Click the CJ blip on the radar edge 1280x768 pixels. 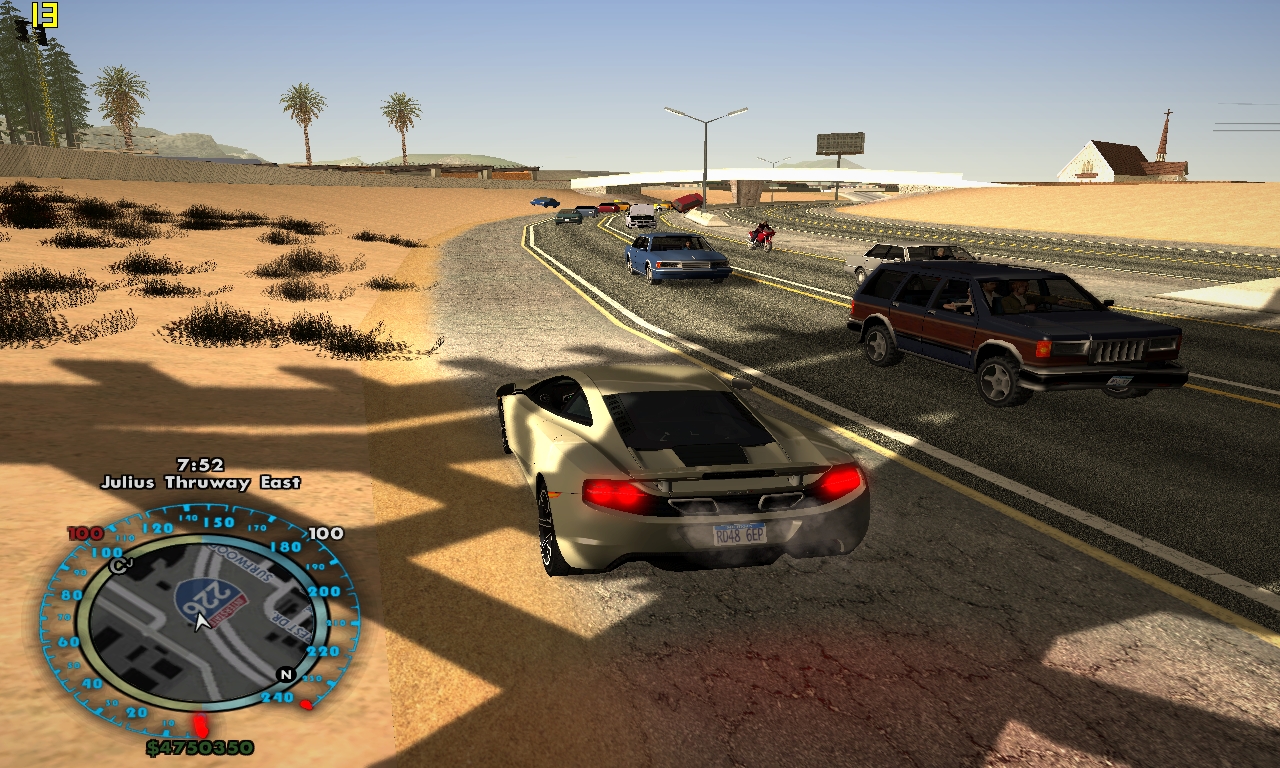(121, 566)
